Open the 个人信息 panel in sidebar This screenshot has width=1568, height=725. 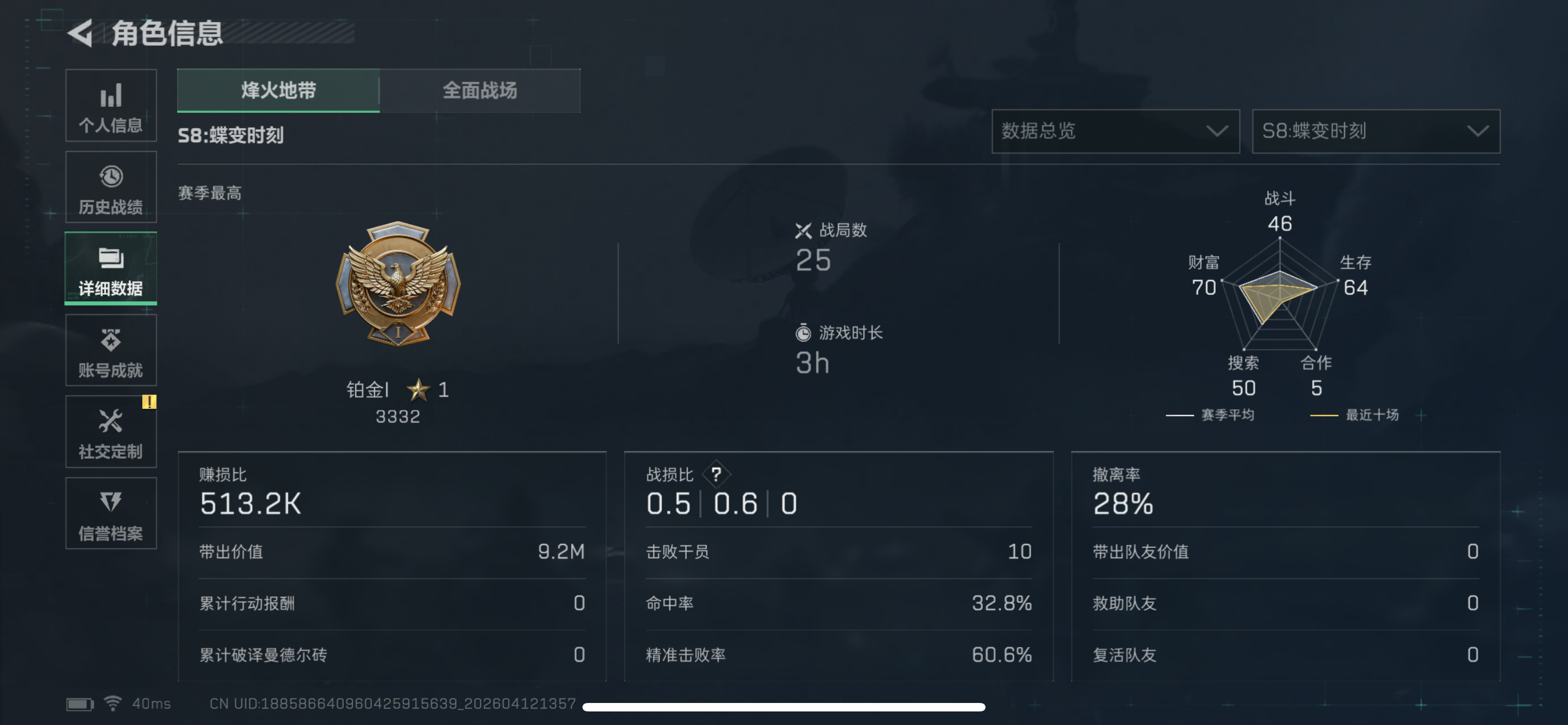[111, 107]
